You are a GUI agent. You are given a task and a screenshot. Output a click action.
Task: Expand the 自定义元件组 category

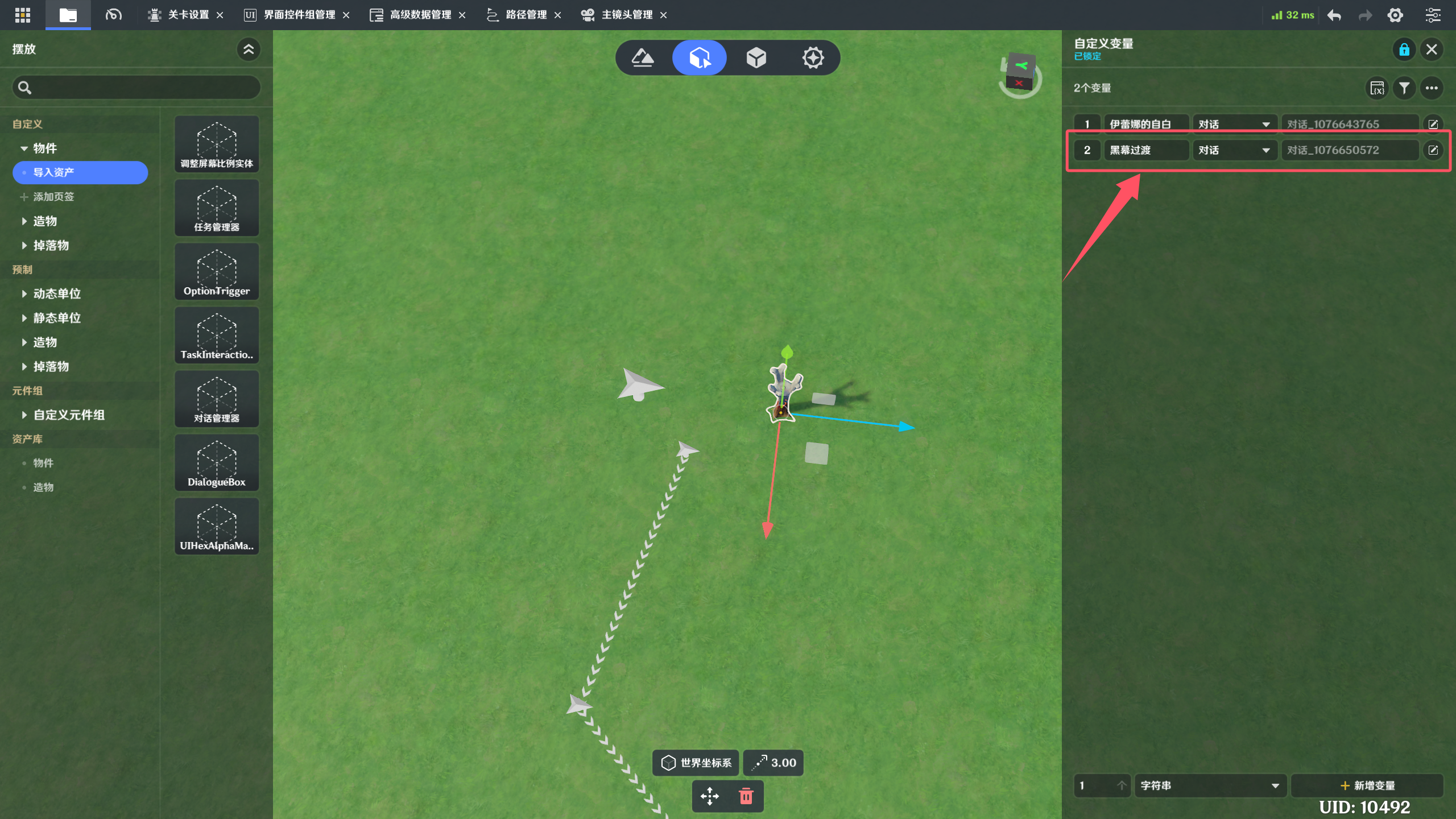(68, 415)
